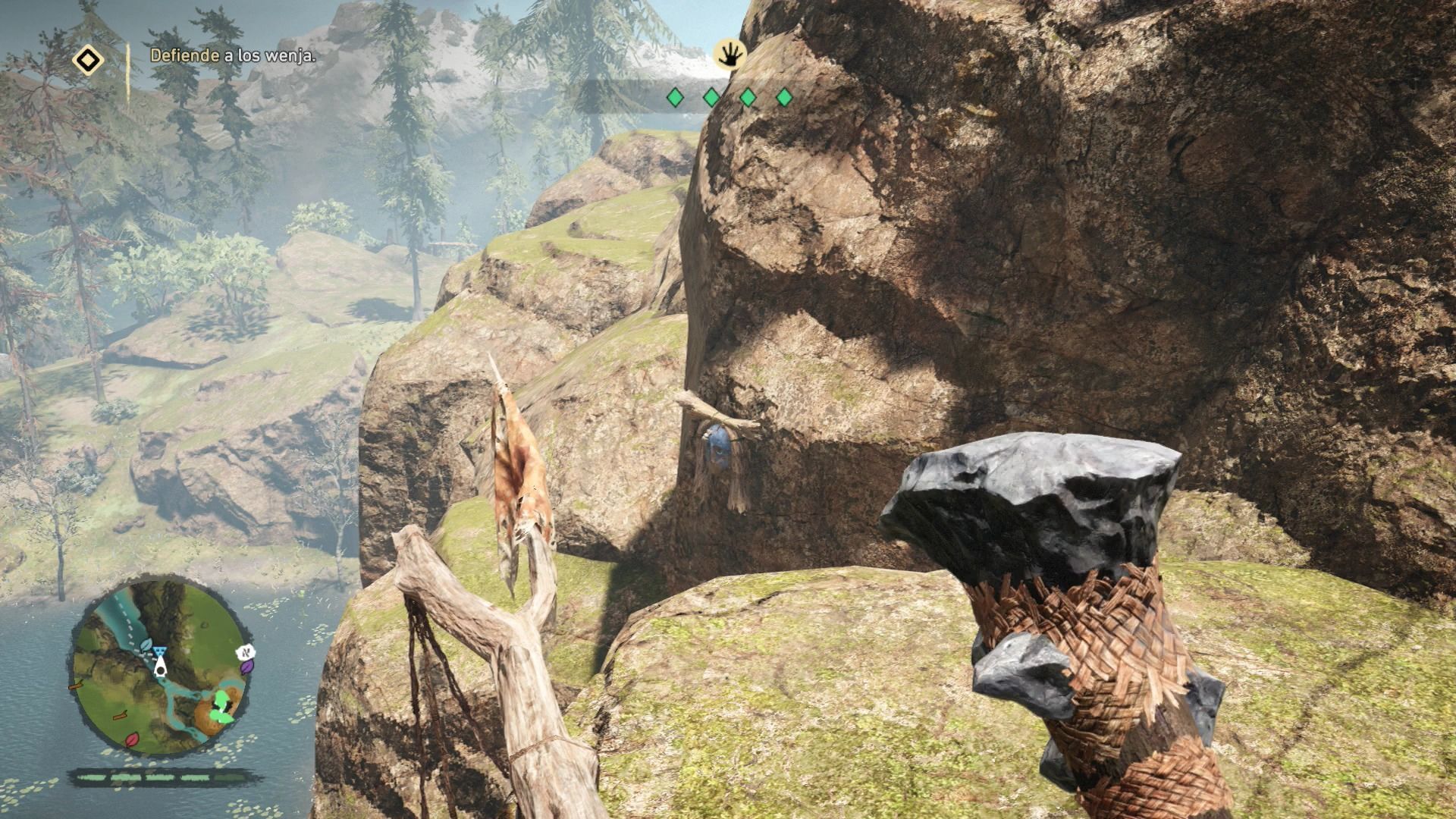Click the north compass marker on the minimap
1456x819 pixels.
[x=245, y=651]
